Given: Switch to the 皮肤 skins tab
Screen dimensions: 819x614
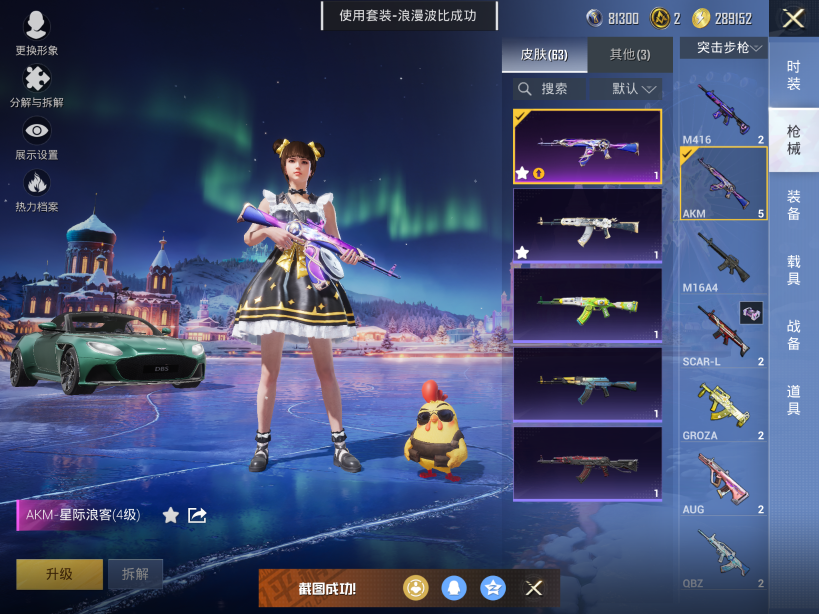Looking at the screenshot, I should [x=544, y=54].
